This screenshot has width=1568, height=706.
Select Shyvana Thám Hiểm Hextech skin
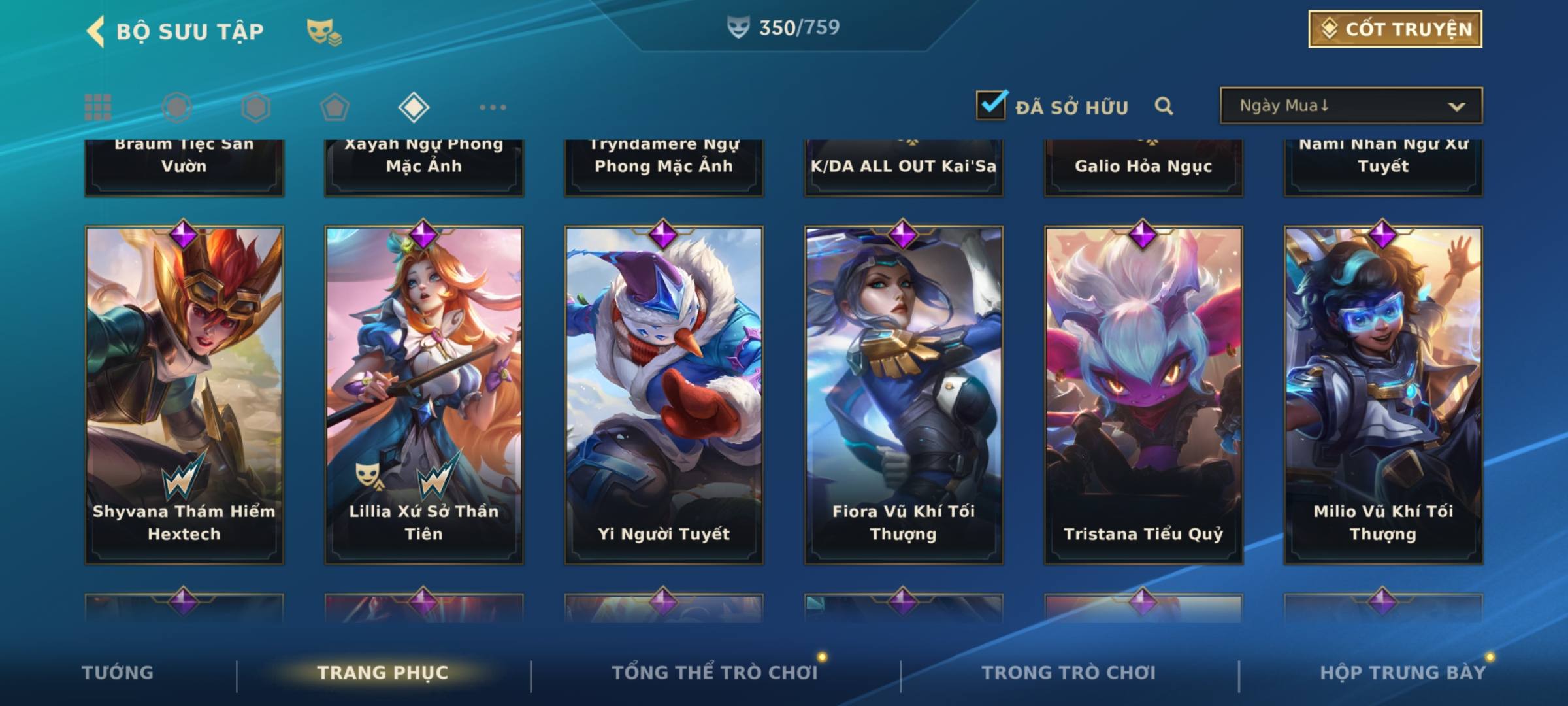[184, 395]
